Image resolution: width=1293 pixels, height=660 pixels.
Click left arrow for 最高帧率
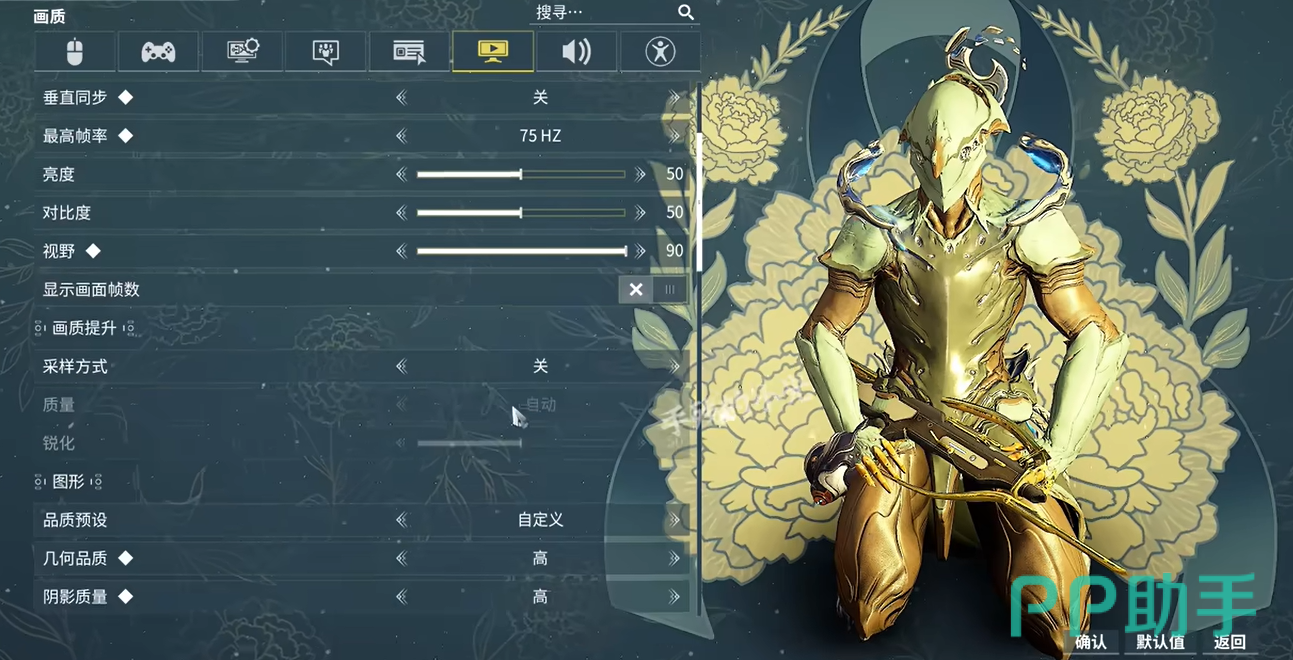(402, 136)
